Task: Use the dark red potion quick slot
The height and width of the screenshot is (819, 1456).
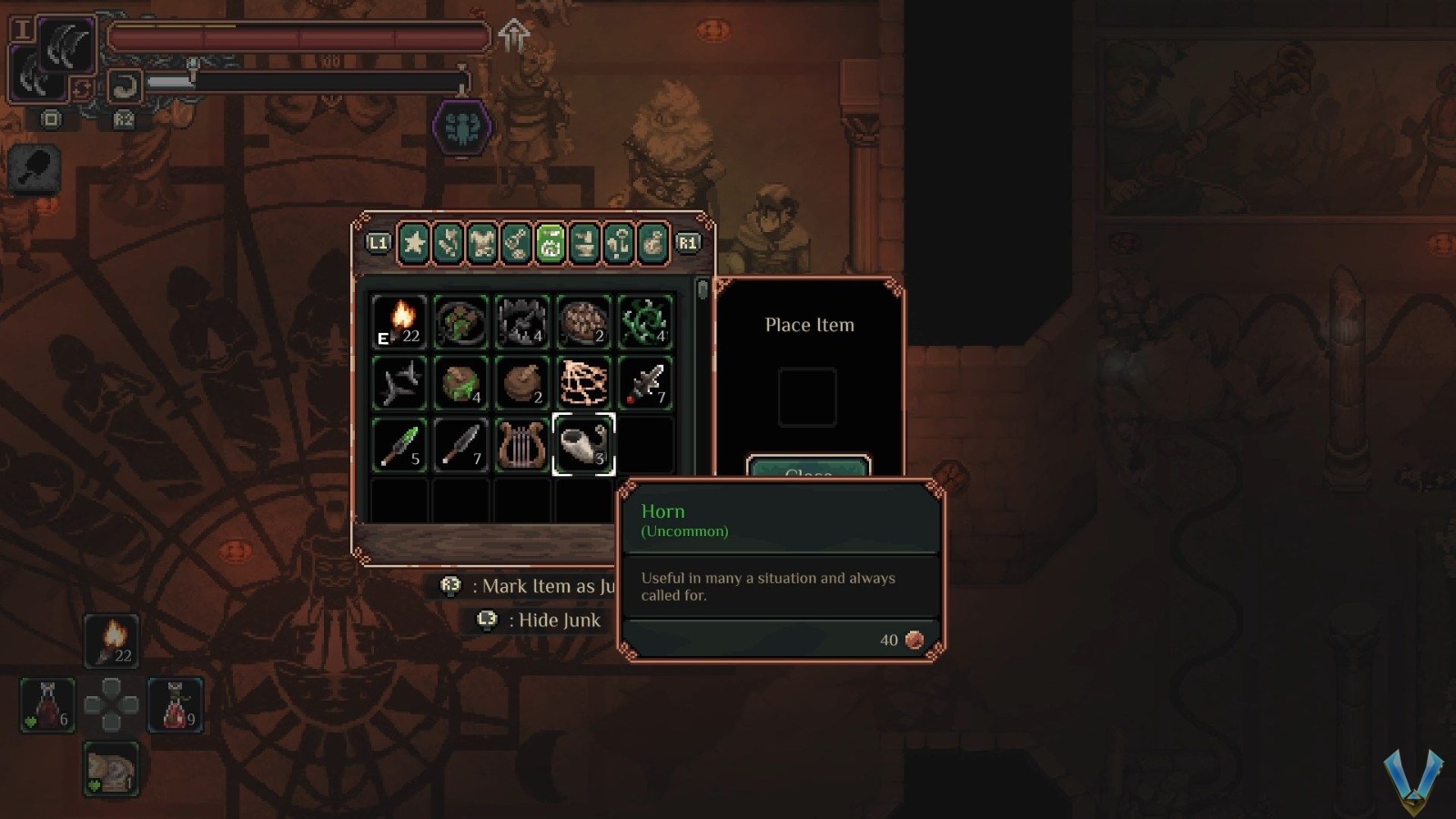Action: 47,705
